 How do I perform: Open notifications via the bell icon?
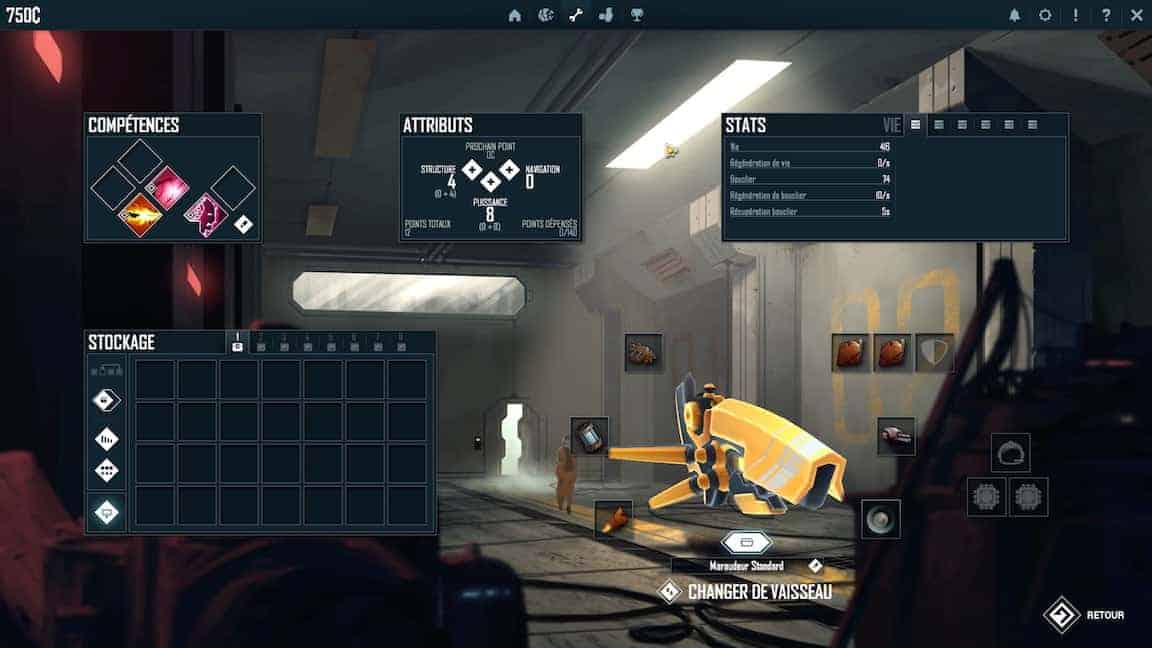point(1015,15)
